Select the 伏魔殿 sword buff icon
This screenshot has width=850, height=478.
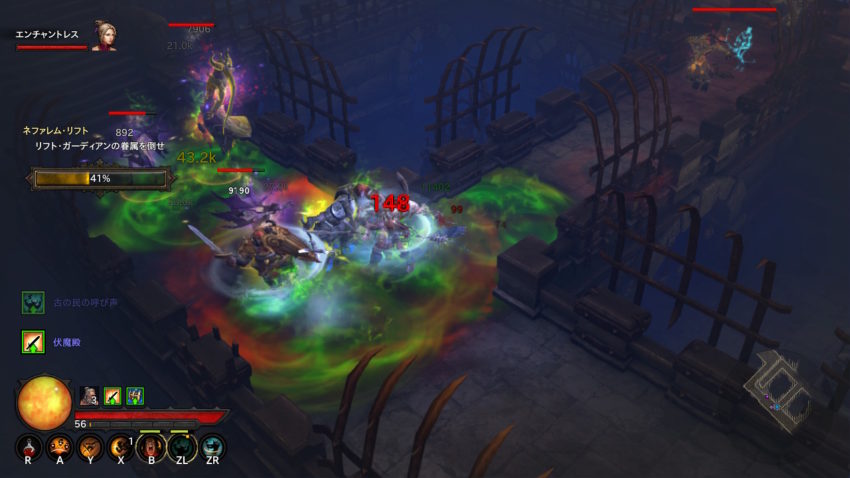[x=33, y=342]
